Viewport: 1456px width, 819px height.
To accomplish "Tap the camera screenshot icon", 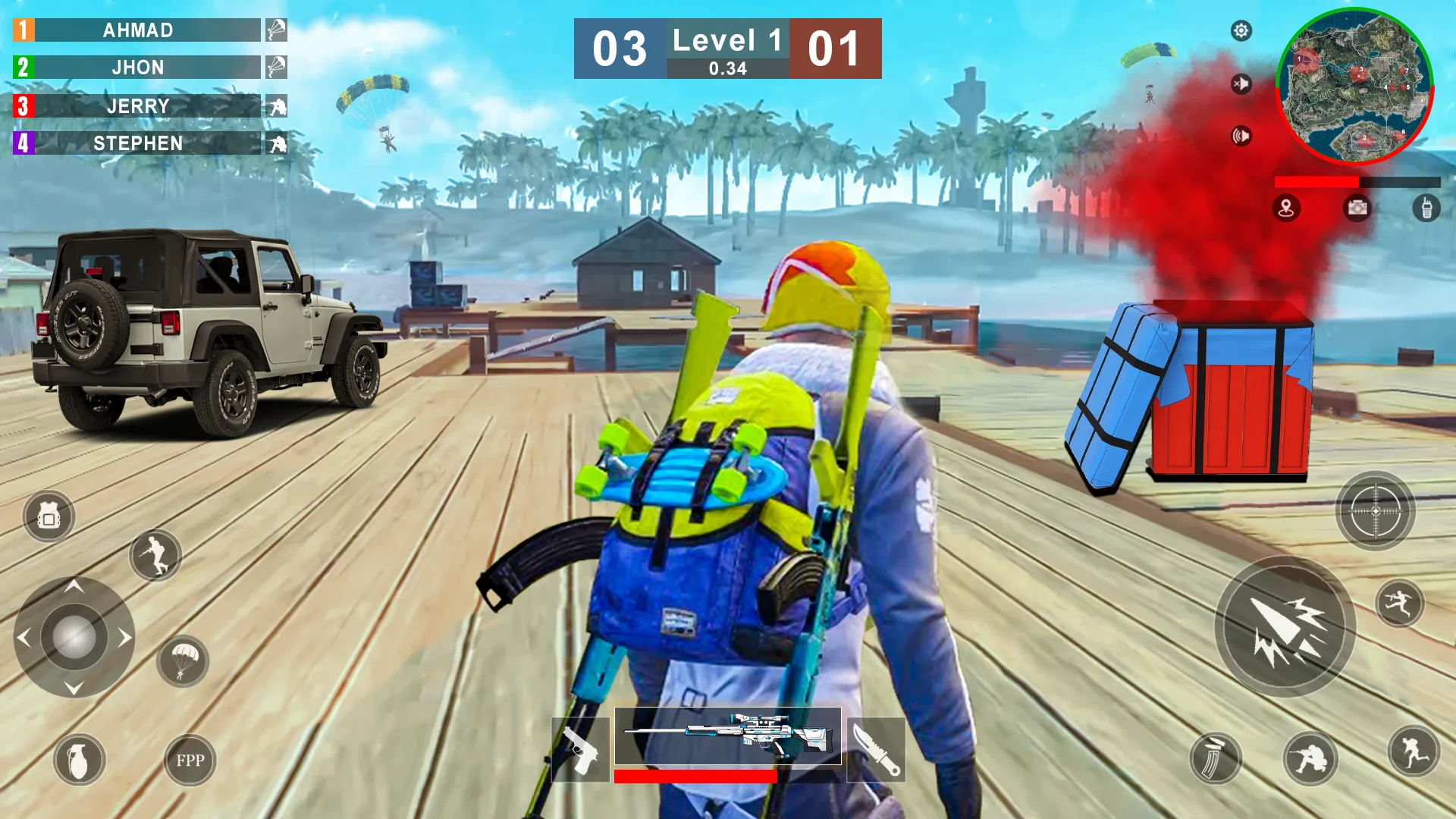I will tap(1356, 208).
